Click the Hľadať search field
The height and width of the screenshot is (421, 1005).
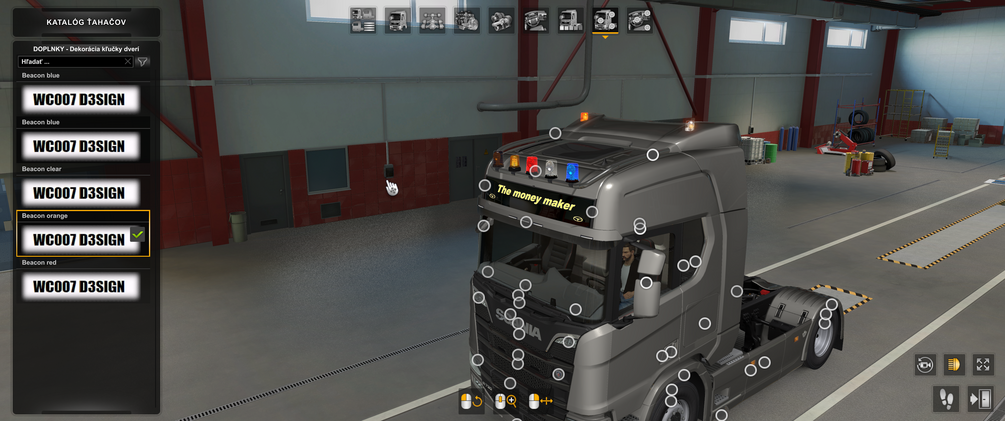(70, 62)
